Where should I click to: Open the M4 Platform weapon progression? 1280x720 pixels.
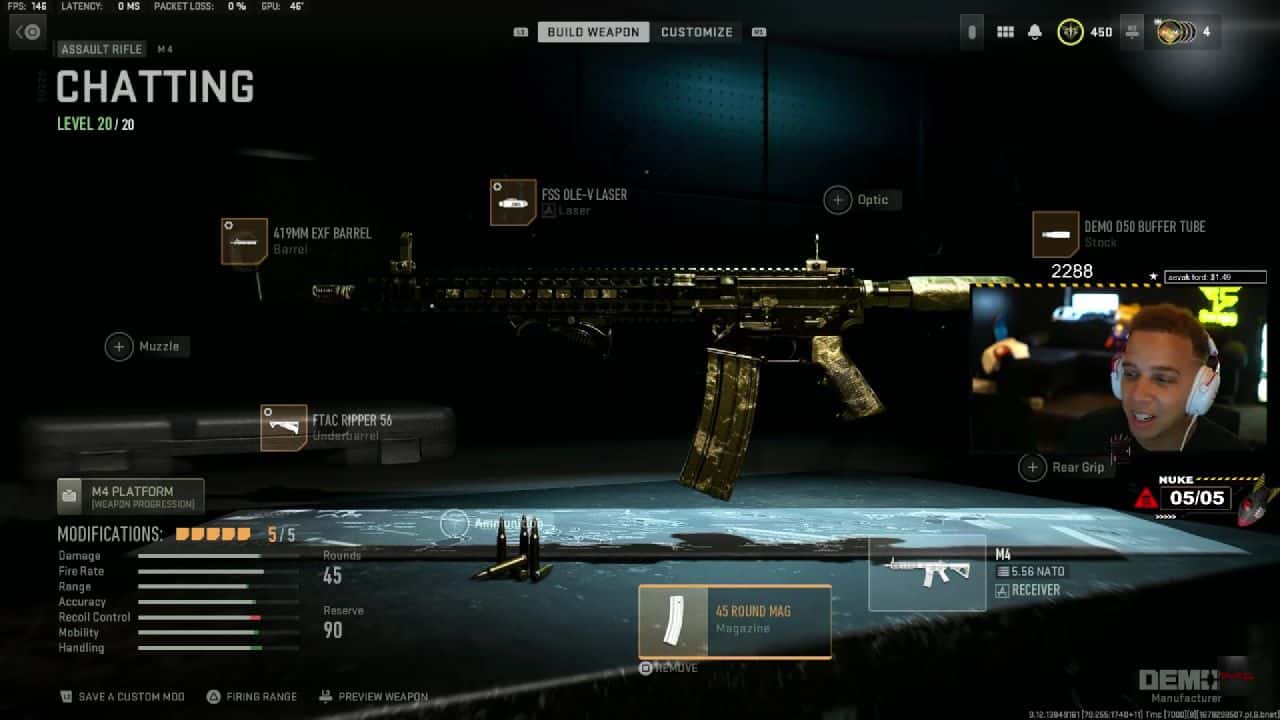click(130, 495)
